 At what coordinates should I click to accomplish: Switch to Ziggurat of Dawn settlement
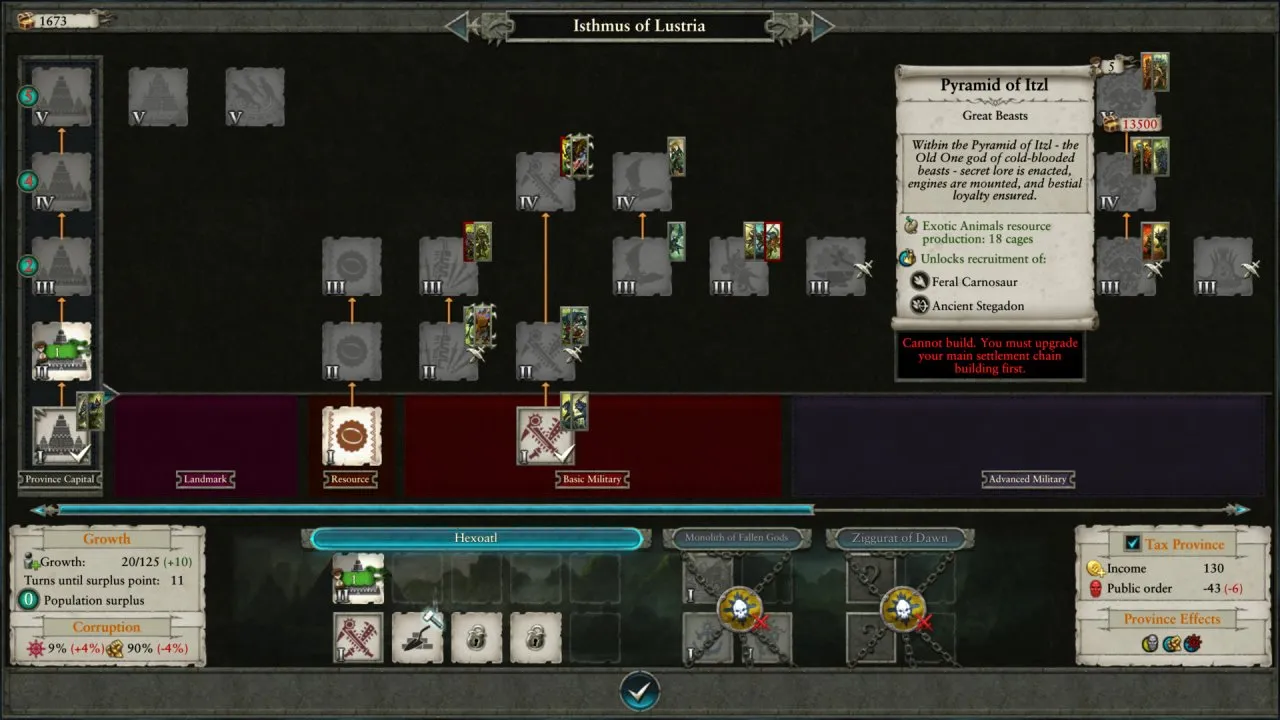tap(899, 538)
